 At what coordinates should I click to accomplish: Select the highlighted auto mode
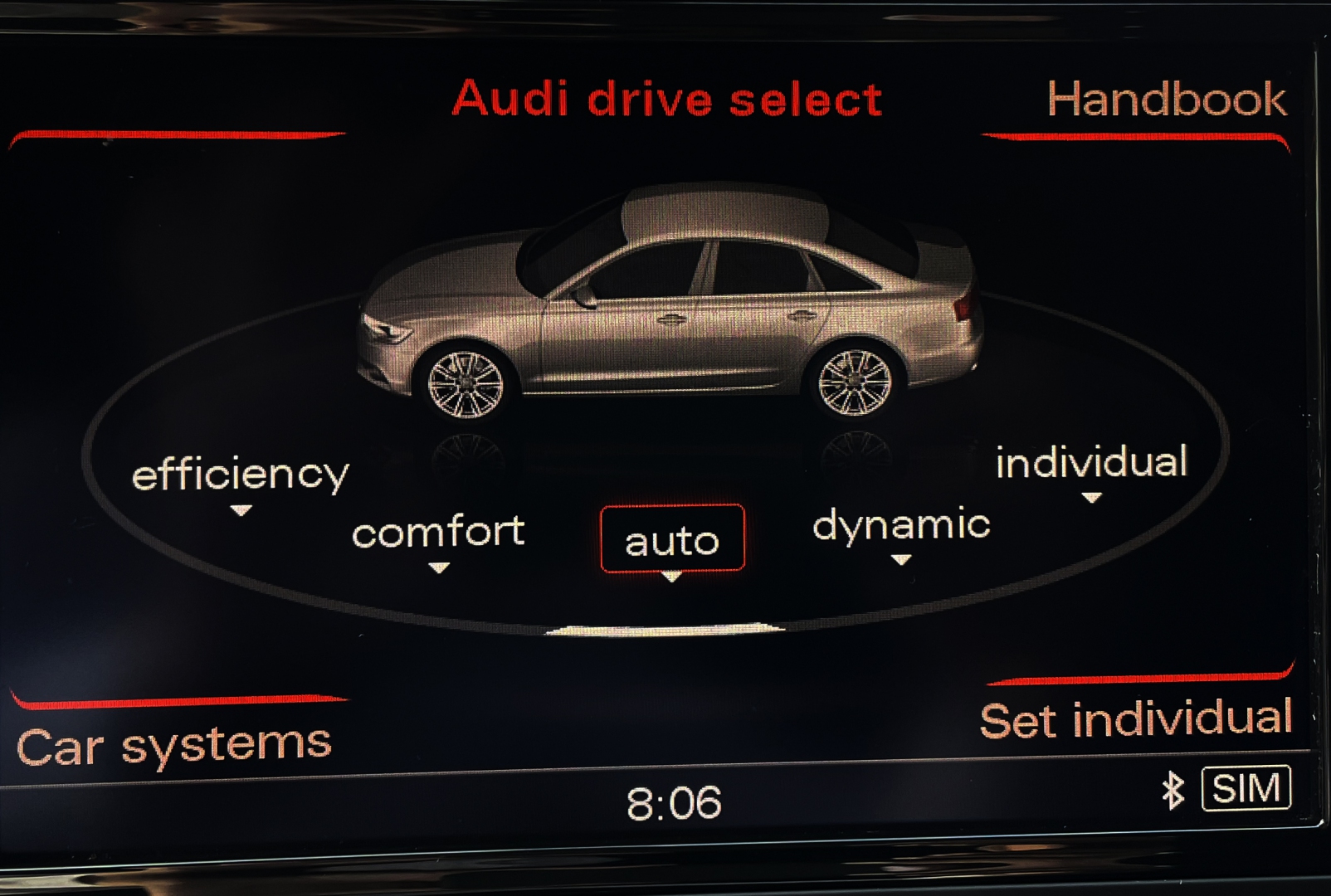point(672,540)
